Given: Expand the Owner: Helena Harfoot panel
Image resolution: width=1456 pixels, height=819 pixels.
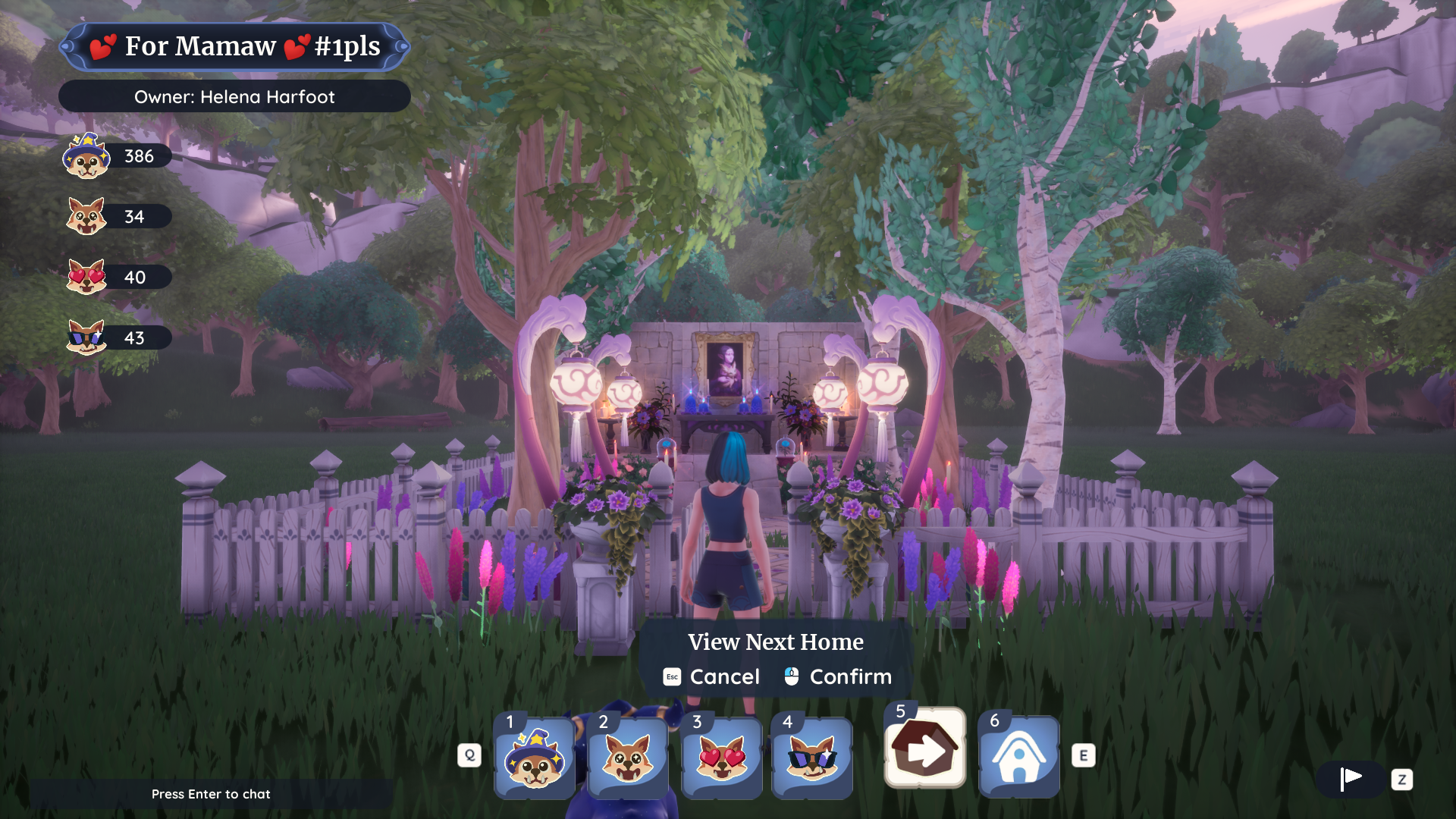Looking at the screenshot, I should tap(234, 96).
